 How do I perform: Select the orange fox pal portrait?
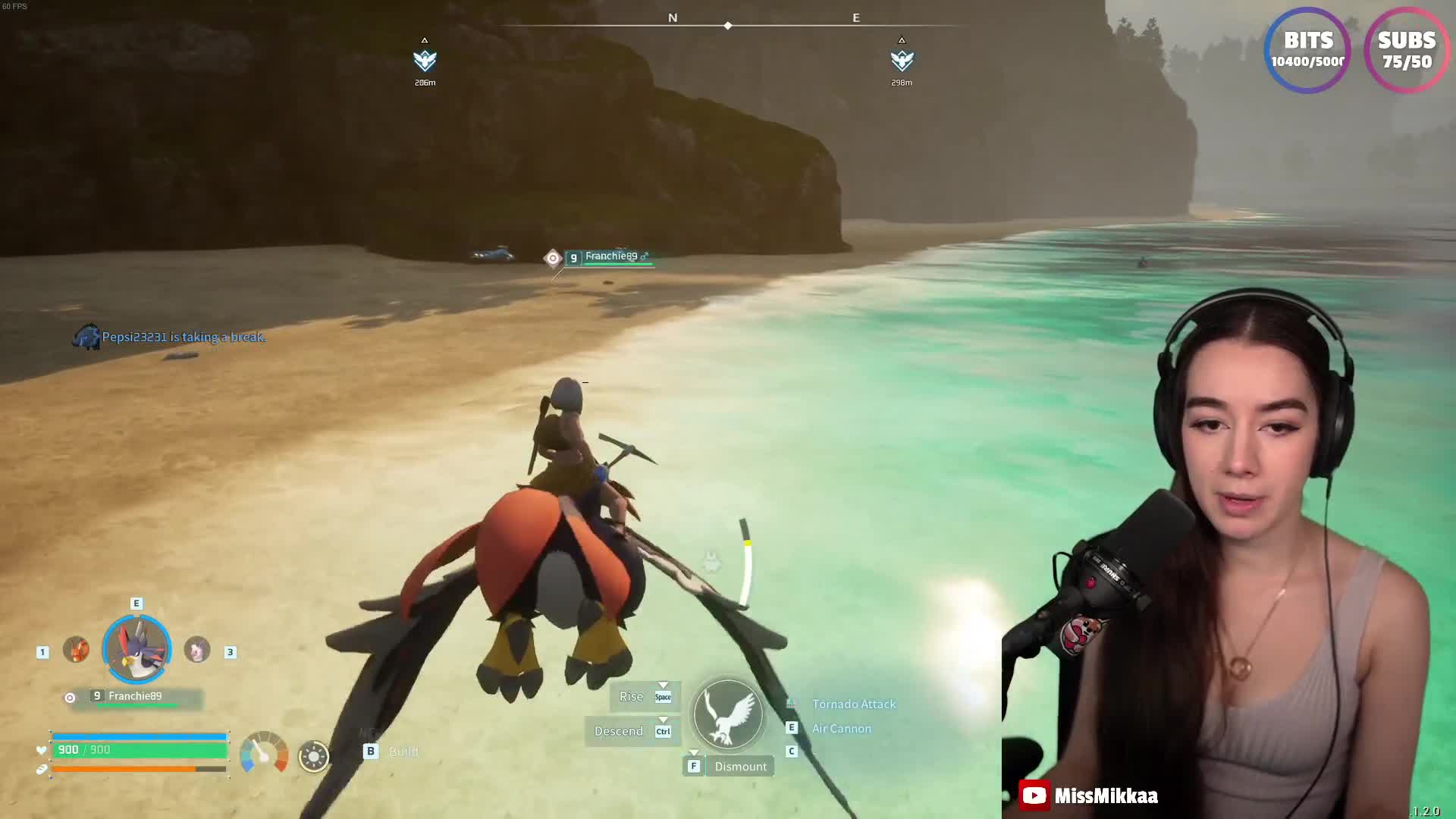pyautogui.click(x=76, y=650)
